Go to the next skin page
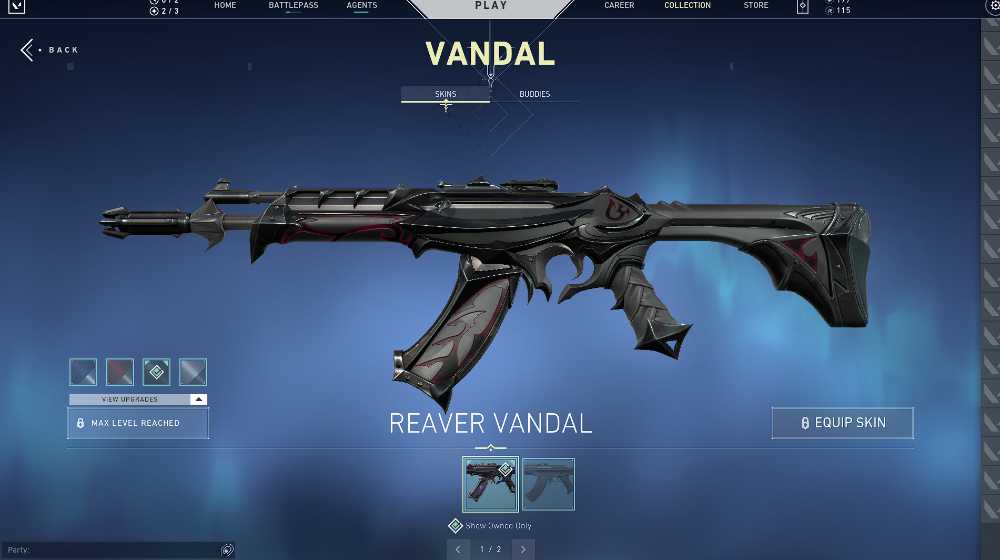This screenshot has width=1000, height=560. pyautogui.click(x=523, y=549)
